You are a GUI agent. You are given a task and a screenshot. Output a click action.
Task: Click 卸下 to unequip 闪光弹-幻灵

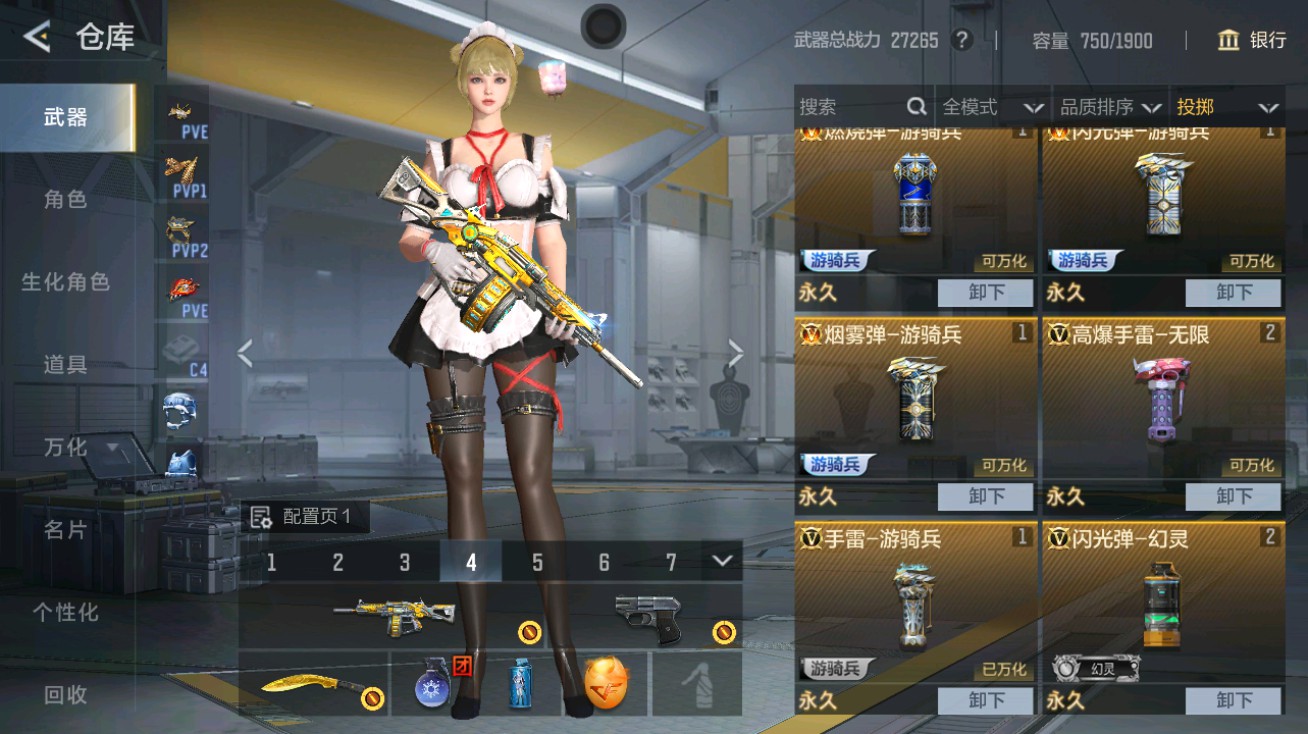click(1233, 700)
